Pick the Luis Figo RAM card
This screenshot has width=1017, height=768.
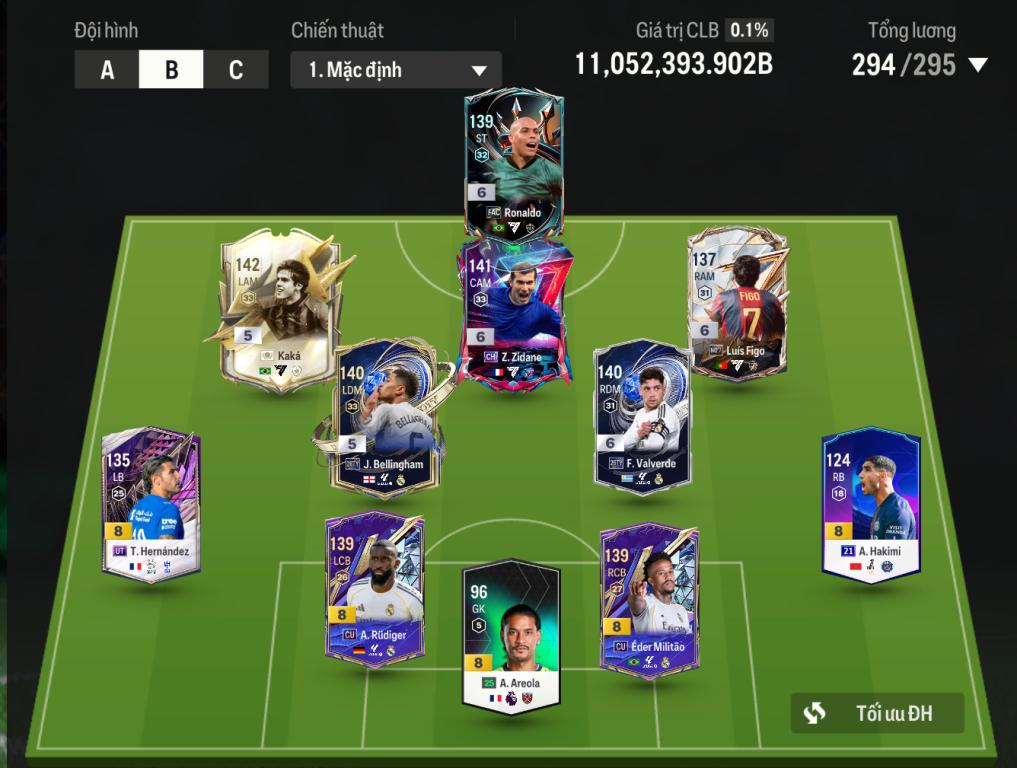point(738,305)
